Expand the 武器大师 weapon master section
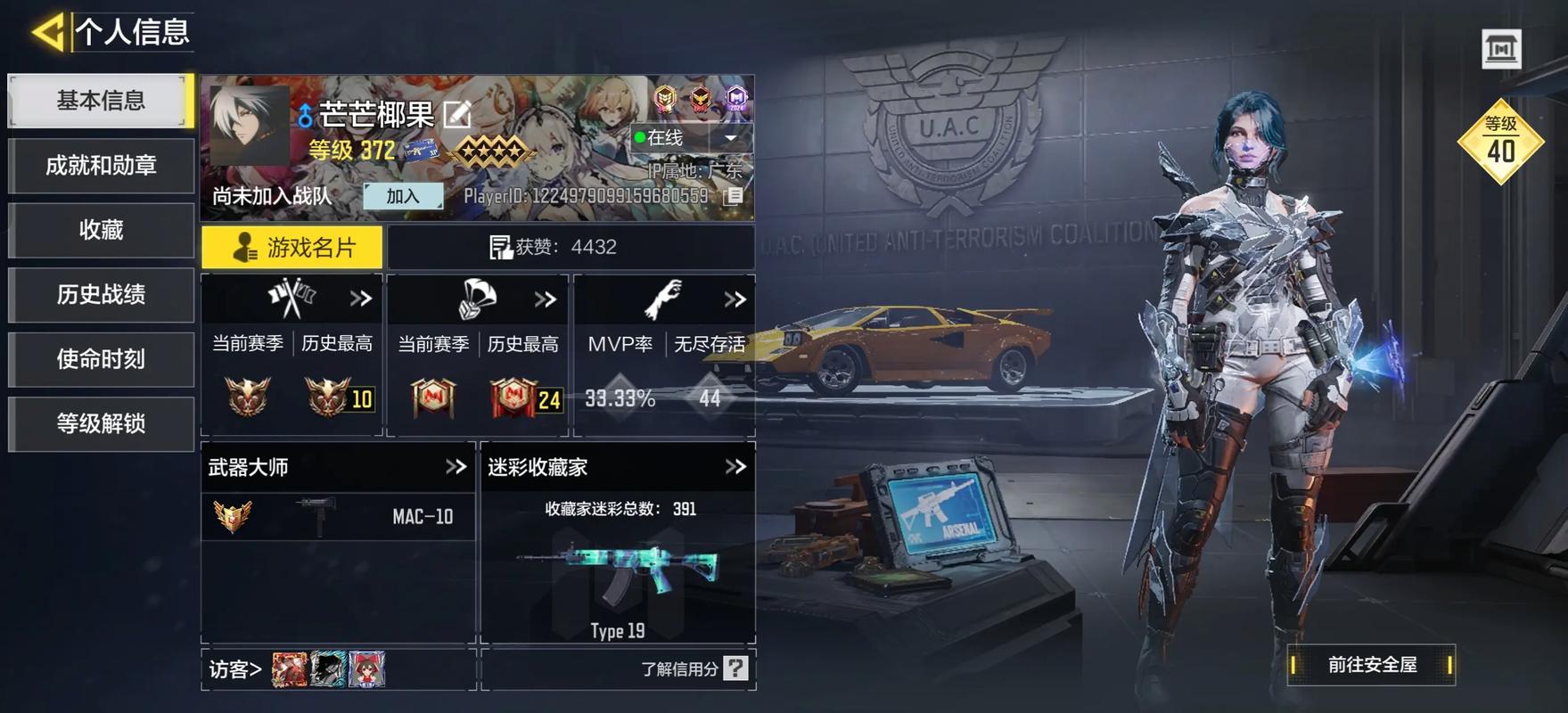This screenshot has width=1568, height=713. (x=456, y=466)
